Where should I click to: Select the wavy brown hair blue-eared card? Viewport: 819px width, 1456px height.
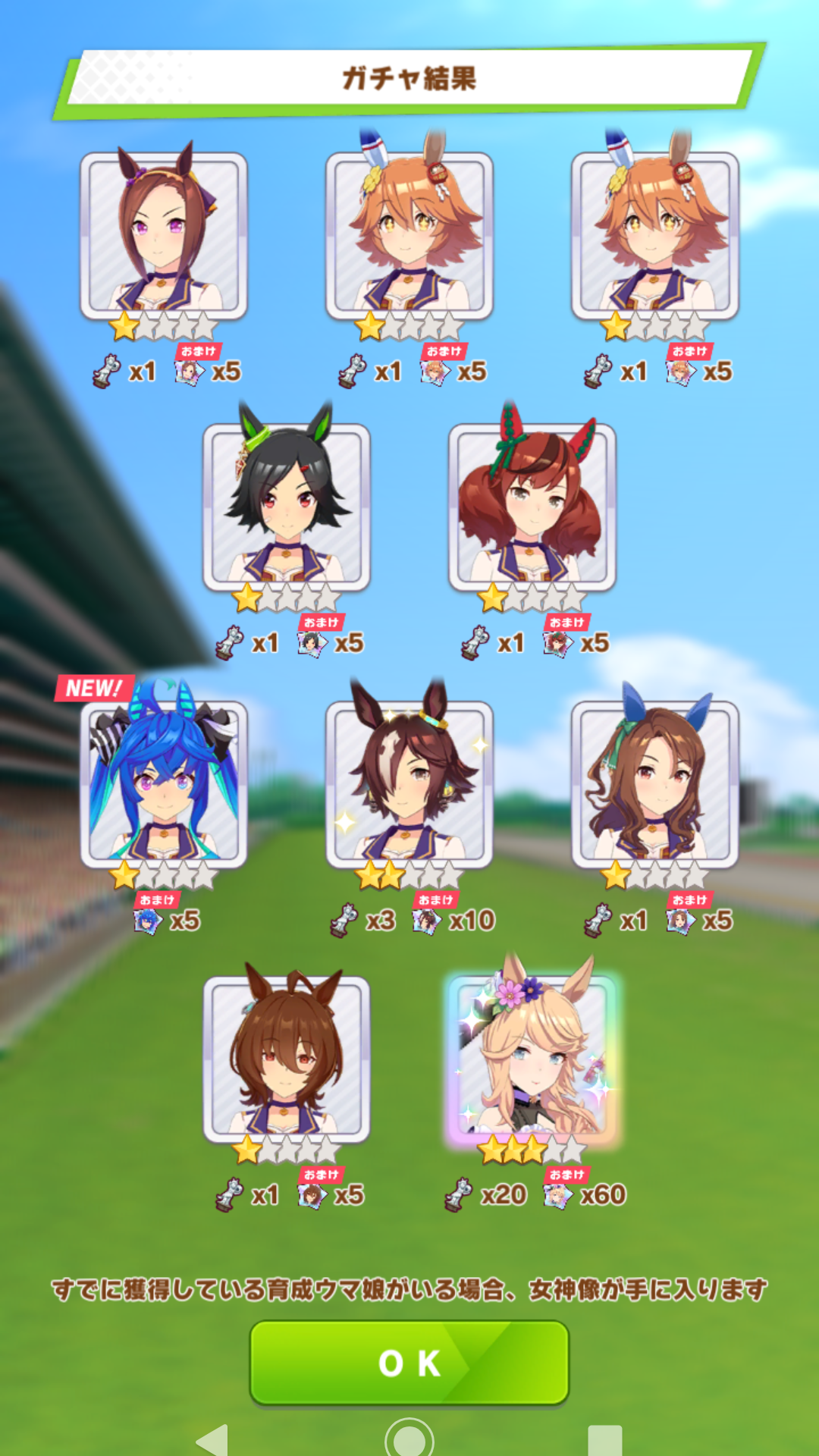click(655, 783)
